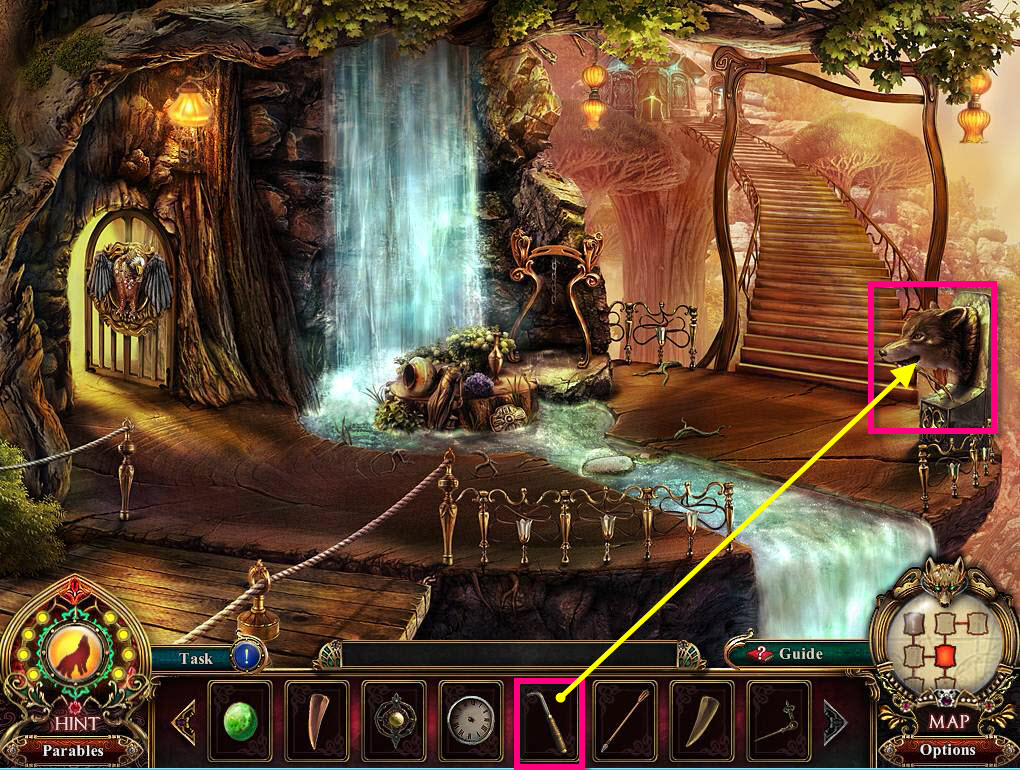The height and width of the screenshot is (770, 1020).
Task: Open the Parables collection
Action: coord(73,750)
